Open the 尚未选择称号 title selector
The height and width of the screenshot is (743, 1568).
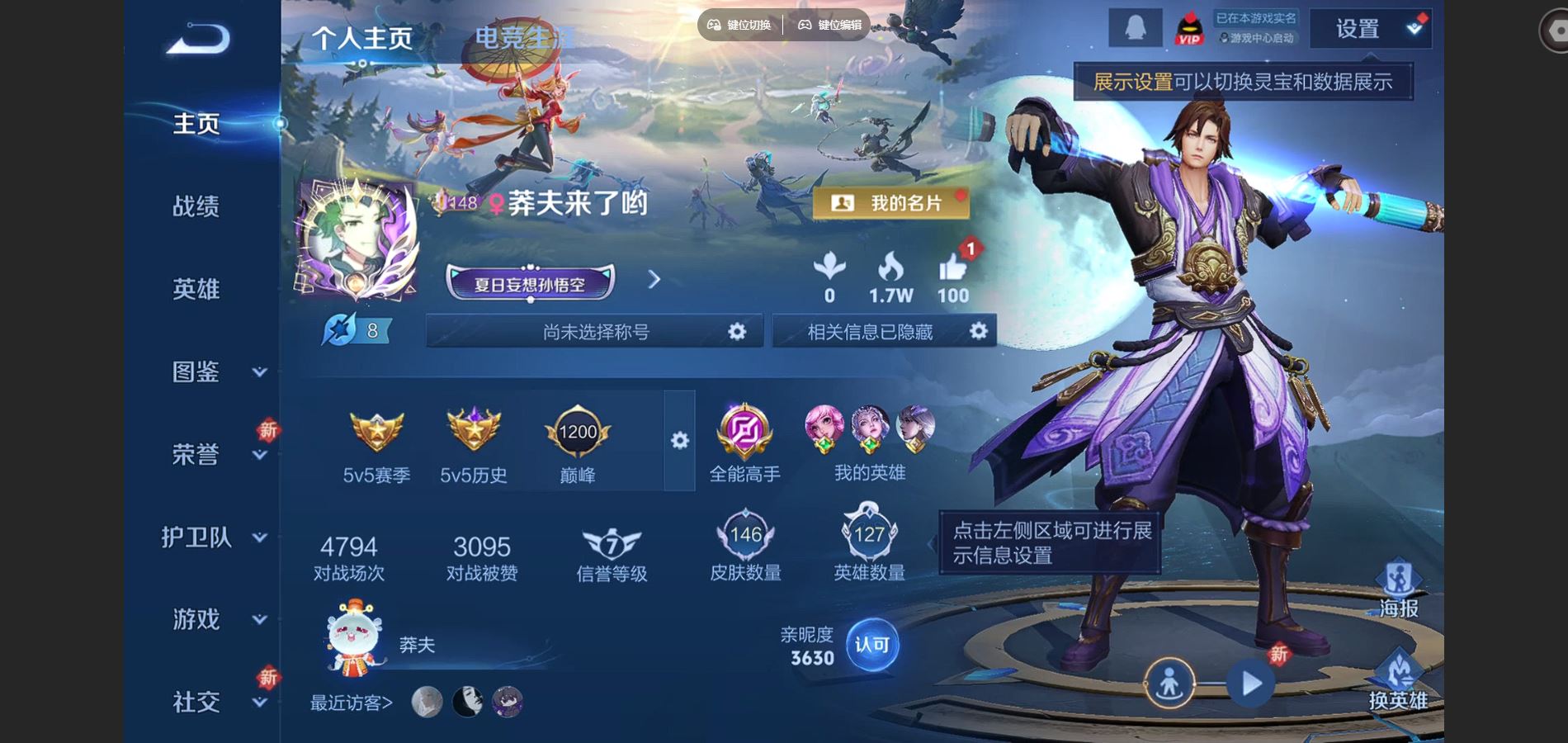point(595,332)
